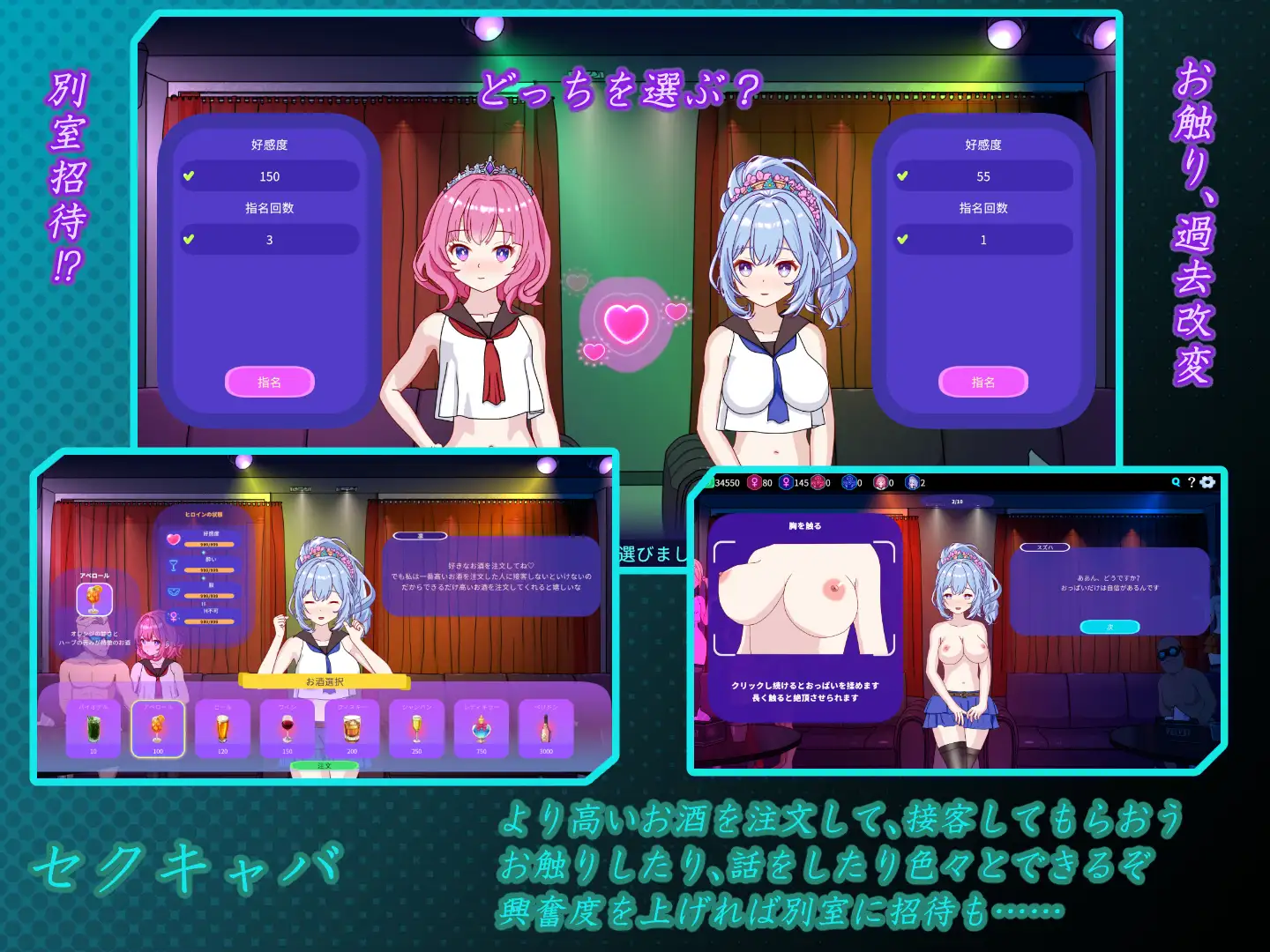
Task: Click the panties icon in the ヒロインの状態 panel
Action: (174, 591)
